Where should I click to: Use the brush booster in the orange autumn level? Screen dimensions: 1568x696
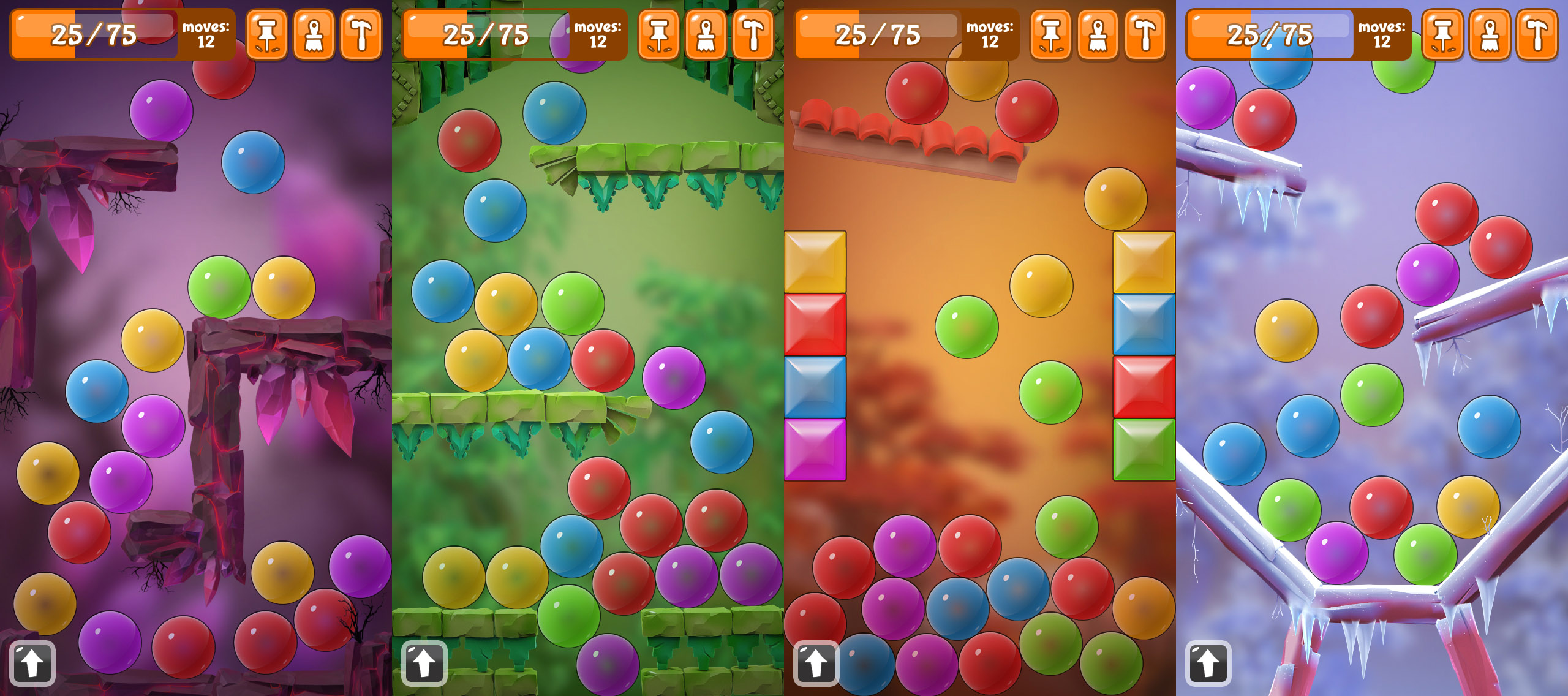[1098, 35]
